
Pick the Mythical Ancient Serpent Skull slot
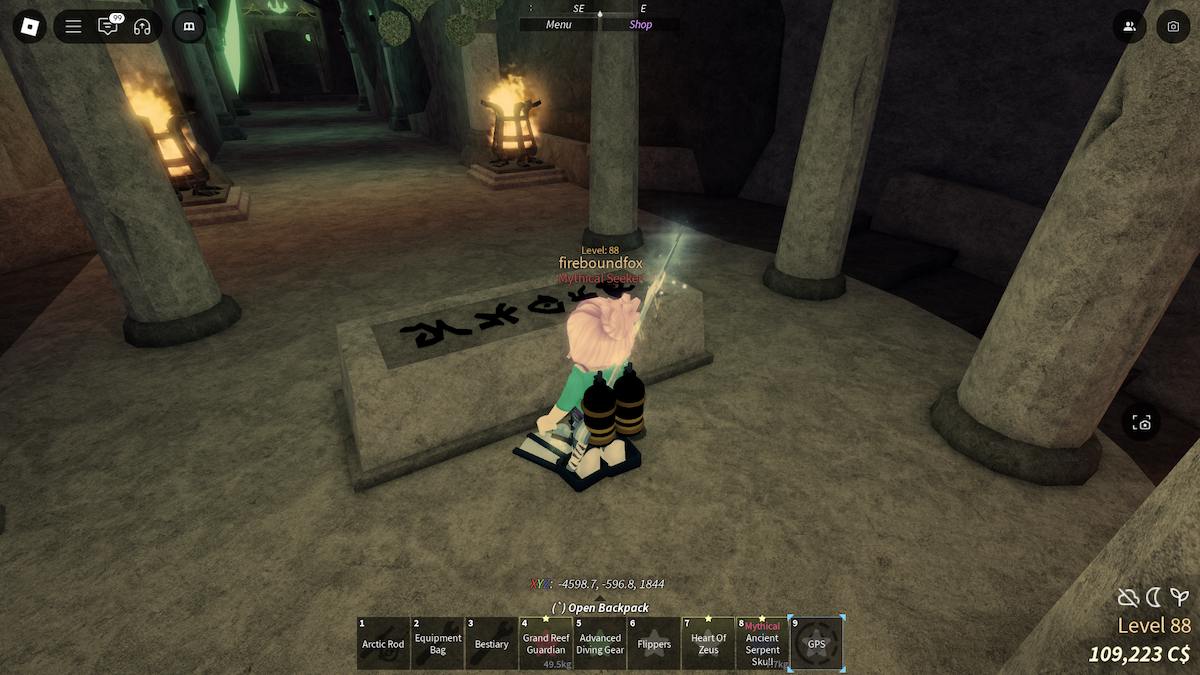pos(762,643)
